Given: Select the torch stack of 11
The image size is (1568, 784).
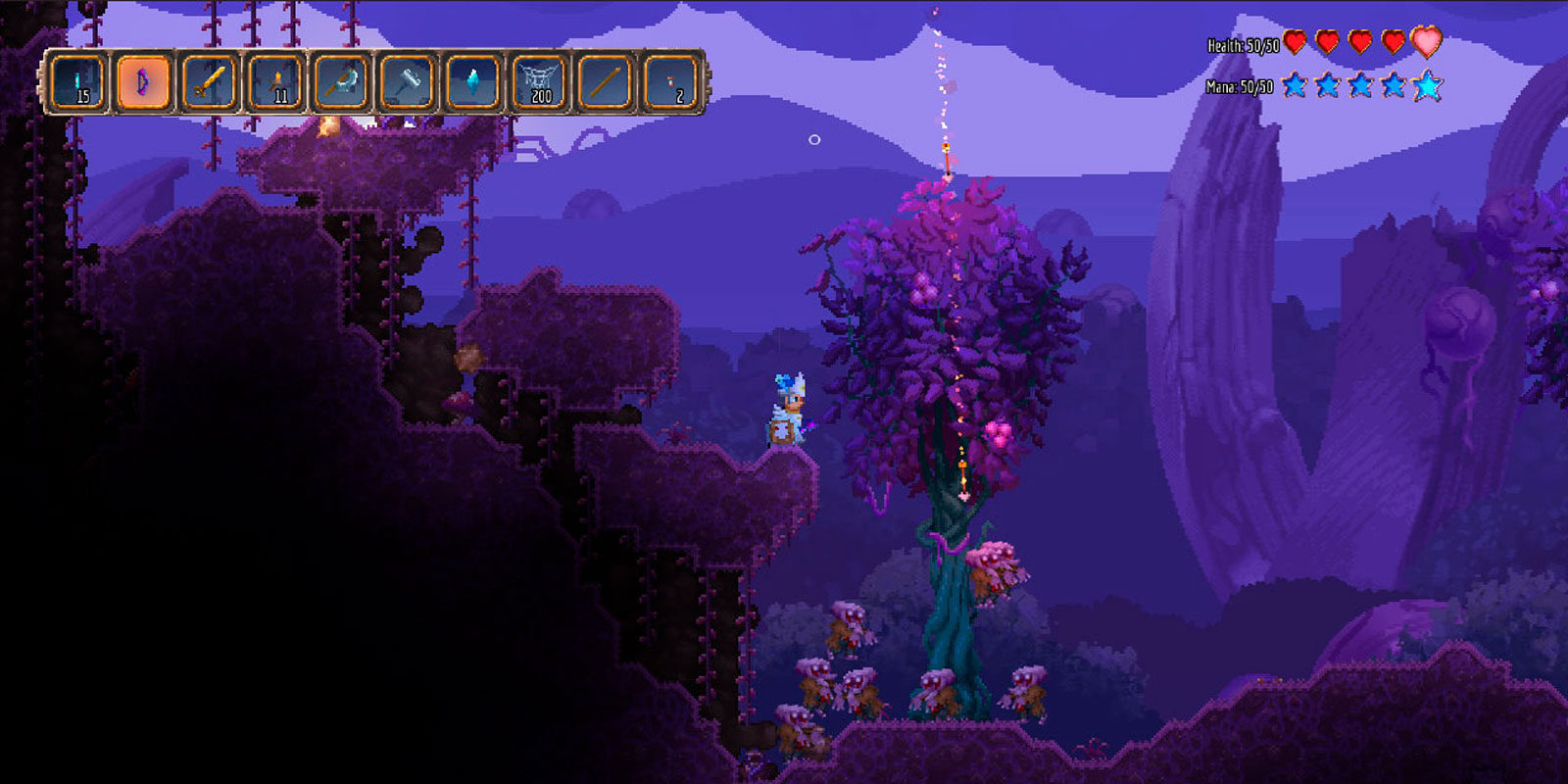Looking at the screenshot, I should coord(276,82).
